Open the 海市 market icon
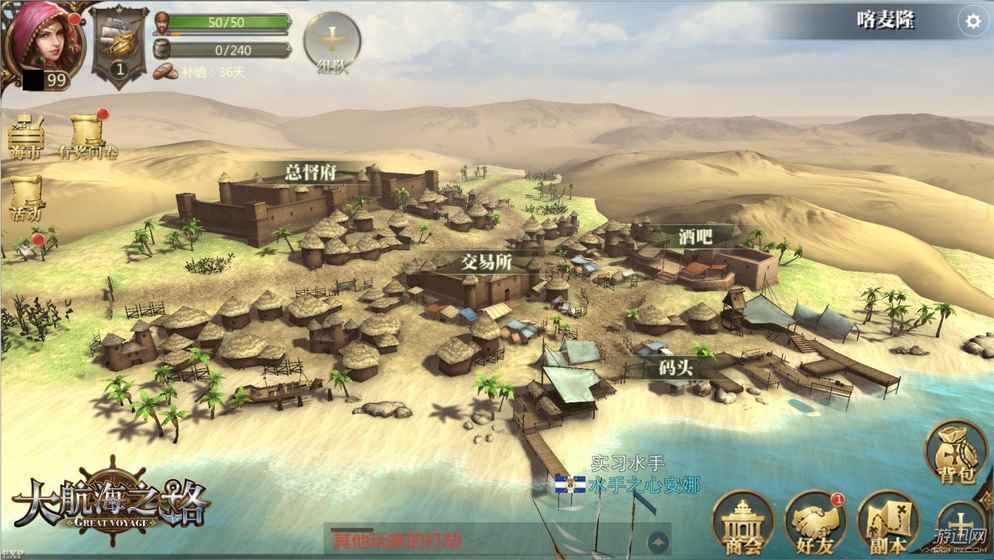 pos(27,135)
